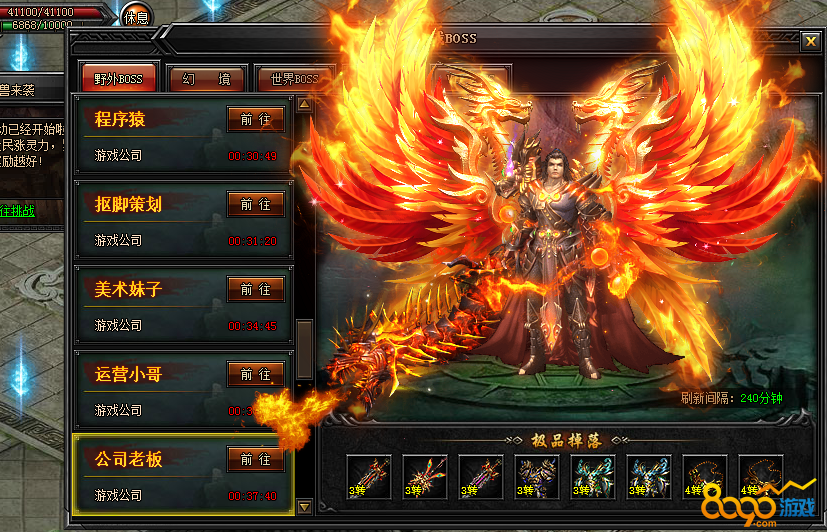Click 前往 for the 抠脚策划 boss

(x=256, y=204)
